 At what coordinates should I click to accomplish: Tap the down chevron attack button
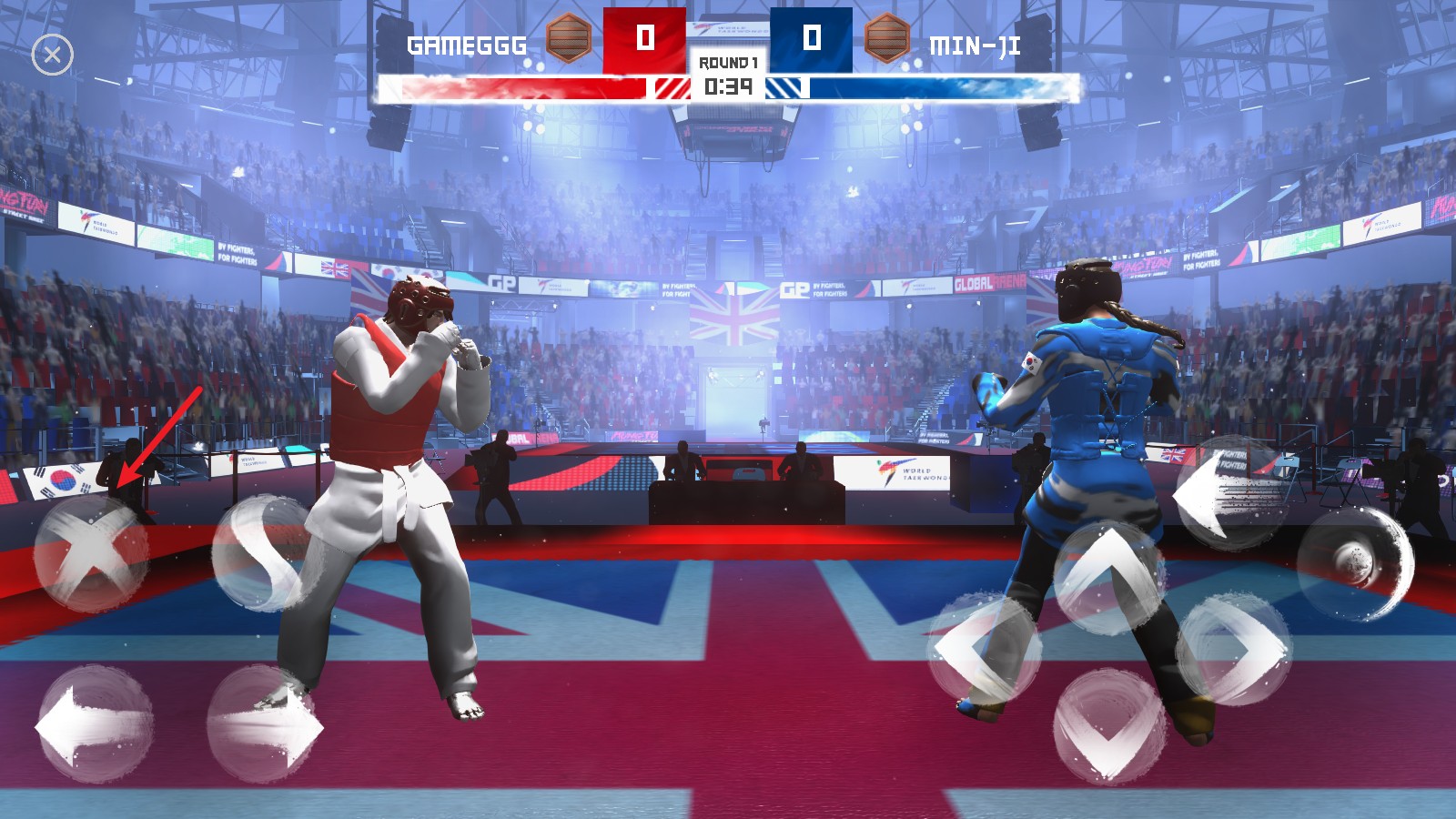point(1109,726)
